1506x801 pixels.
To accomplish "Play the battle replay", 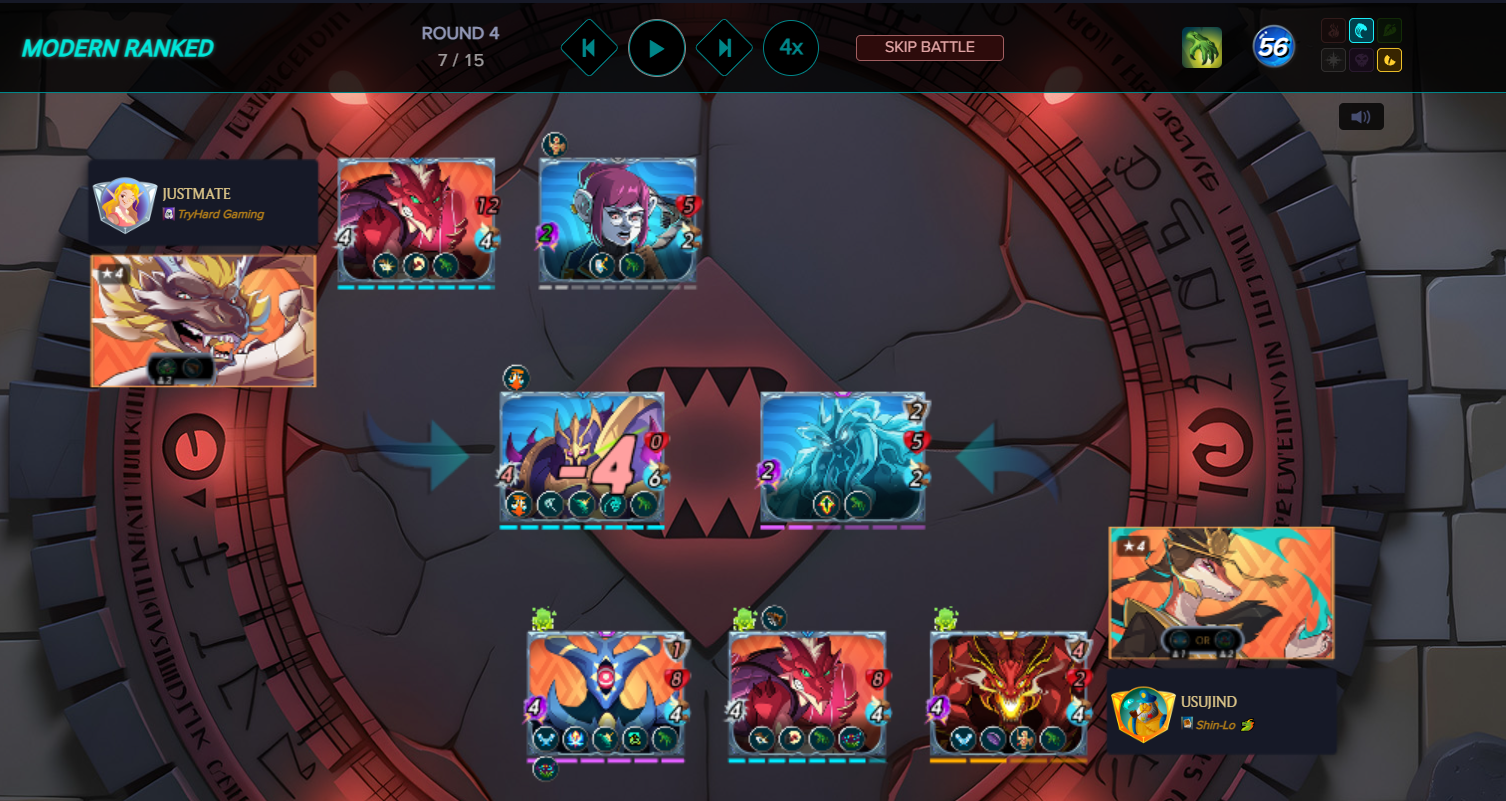I will pyautogui.click(x=656, y=48).
